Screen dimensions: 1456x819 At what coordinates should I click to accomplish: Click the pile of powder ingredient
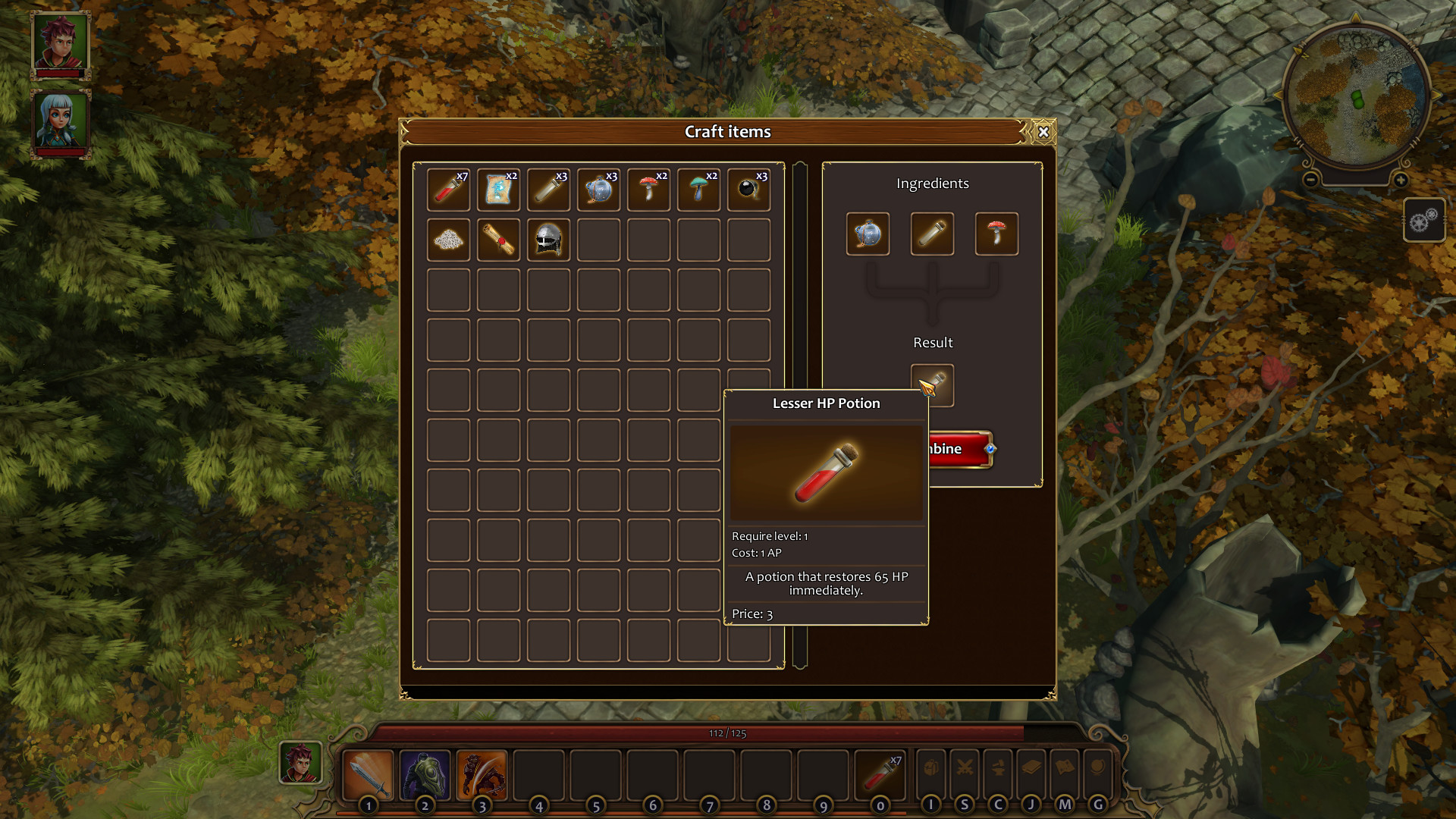448,239
